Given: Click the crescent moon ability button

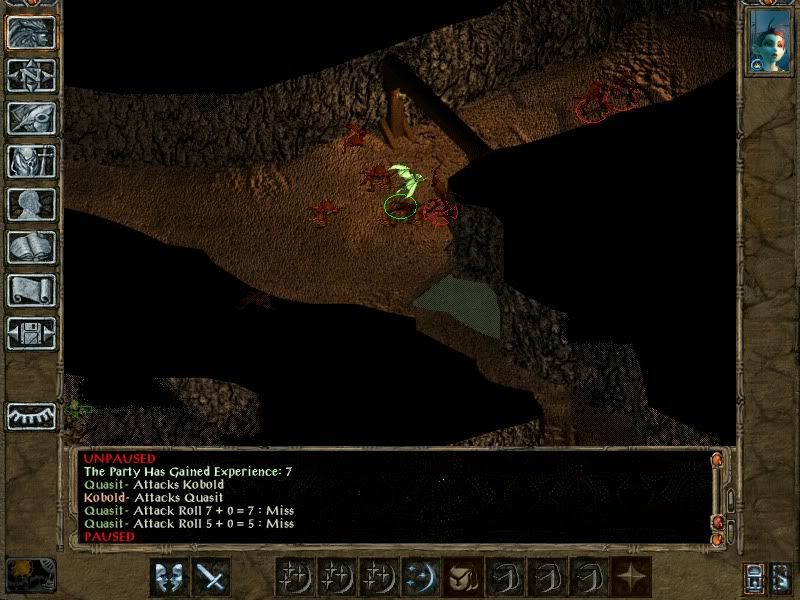Looking at the screenshot, I should coord(419,576).
